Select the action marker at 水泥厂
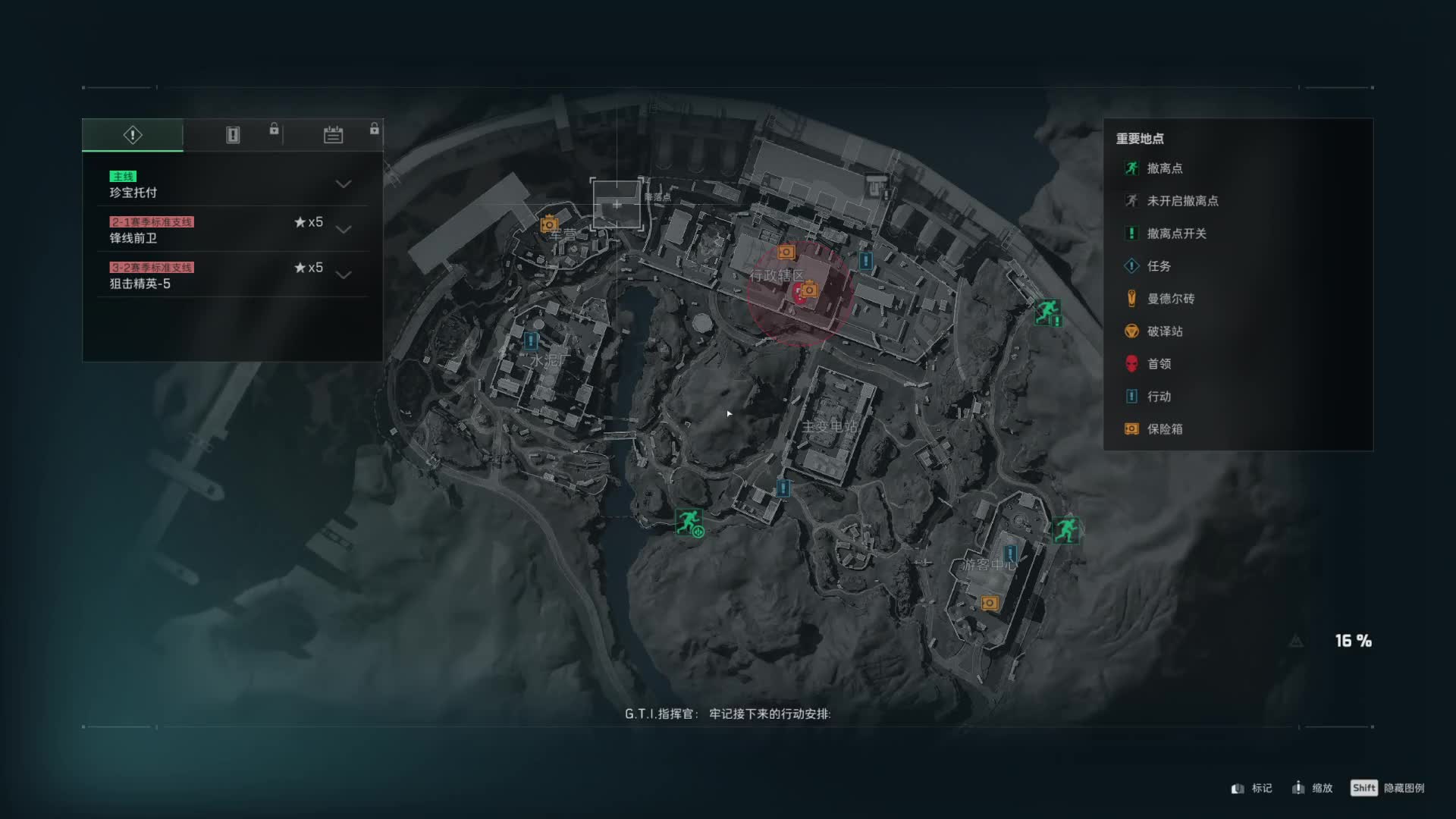This screenshot has height=819, width=1456. (531, 340)
